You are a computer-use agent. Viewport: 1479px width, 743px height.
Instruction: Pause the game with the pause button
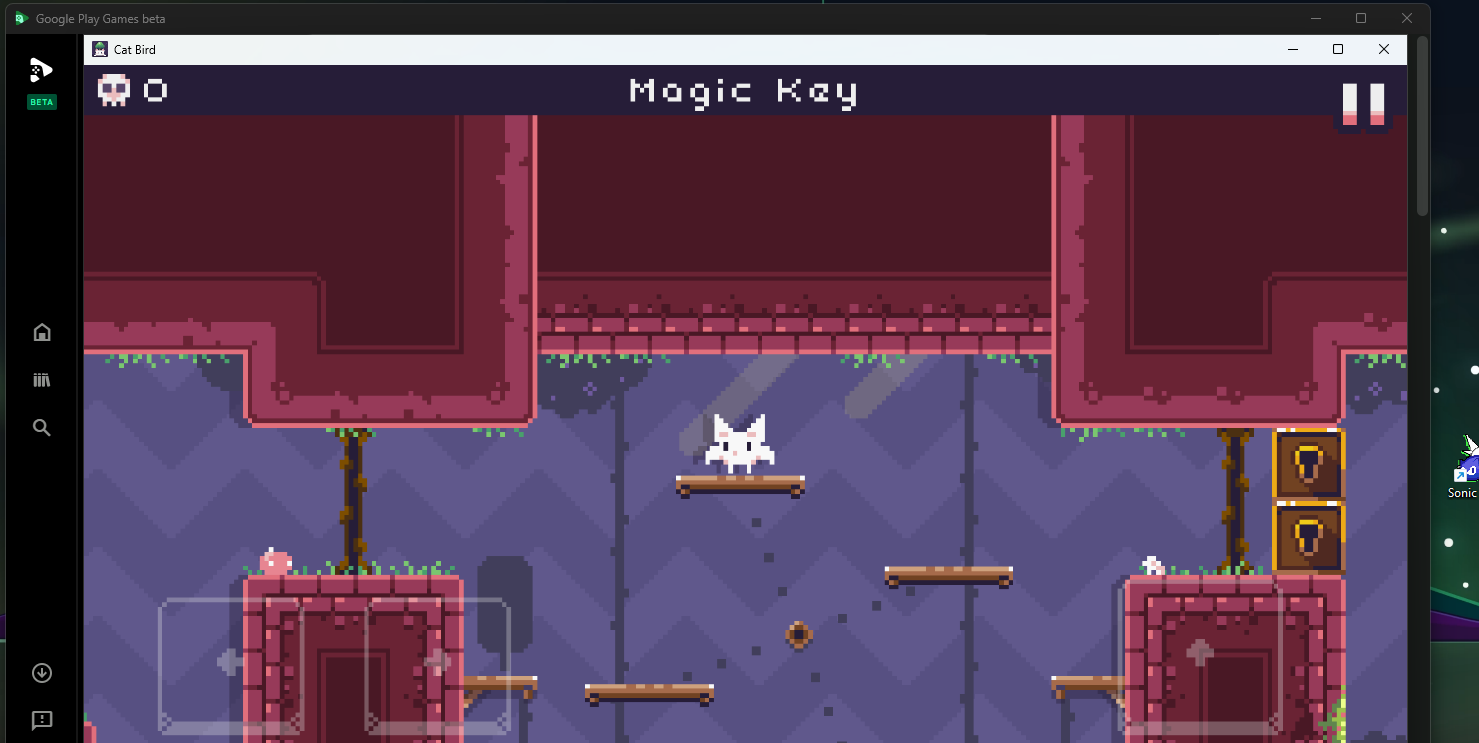[x=1364, y=103]
